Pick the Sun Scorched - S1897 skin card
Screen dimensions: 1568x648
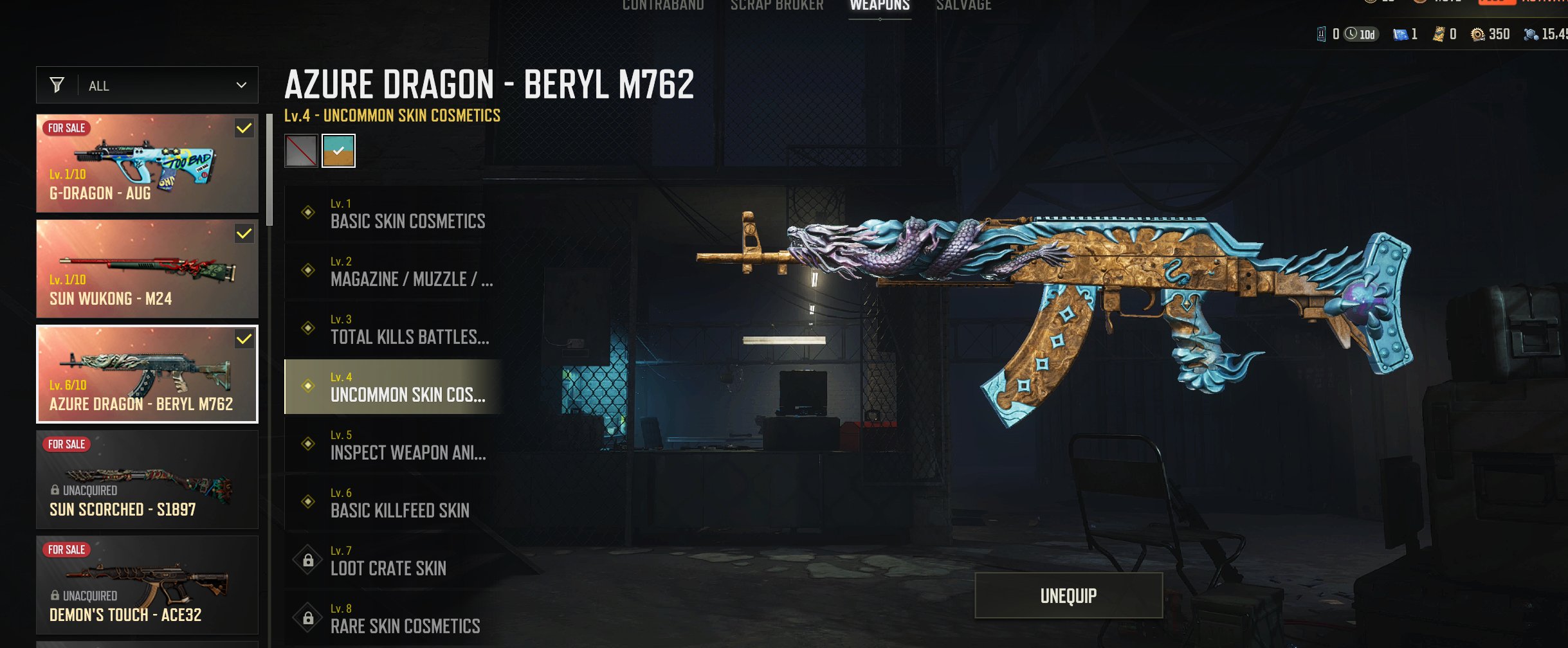pyautogui.click(x=147, y=480)
